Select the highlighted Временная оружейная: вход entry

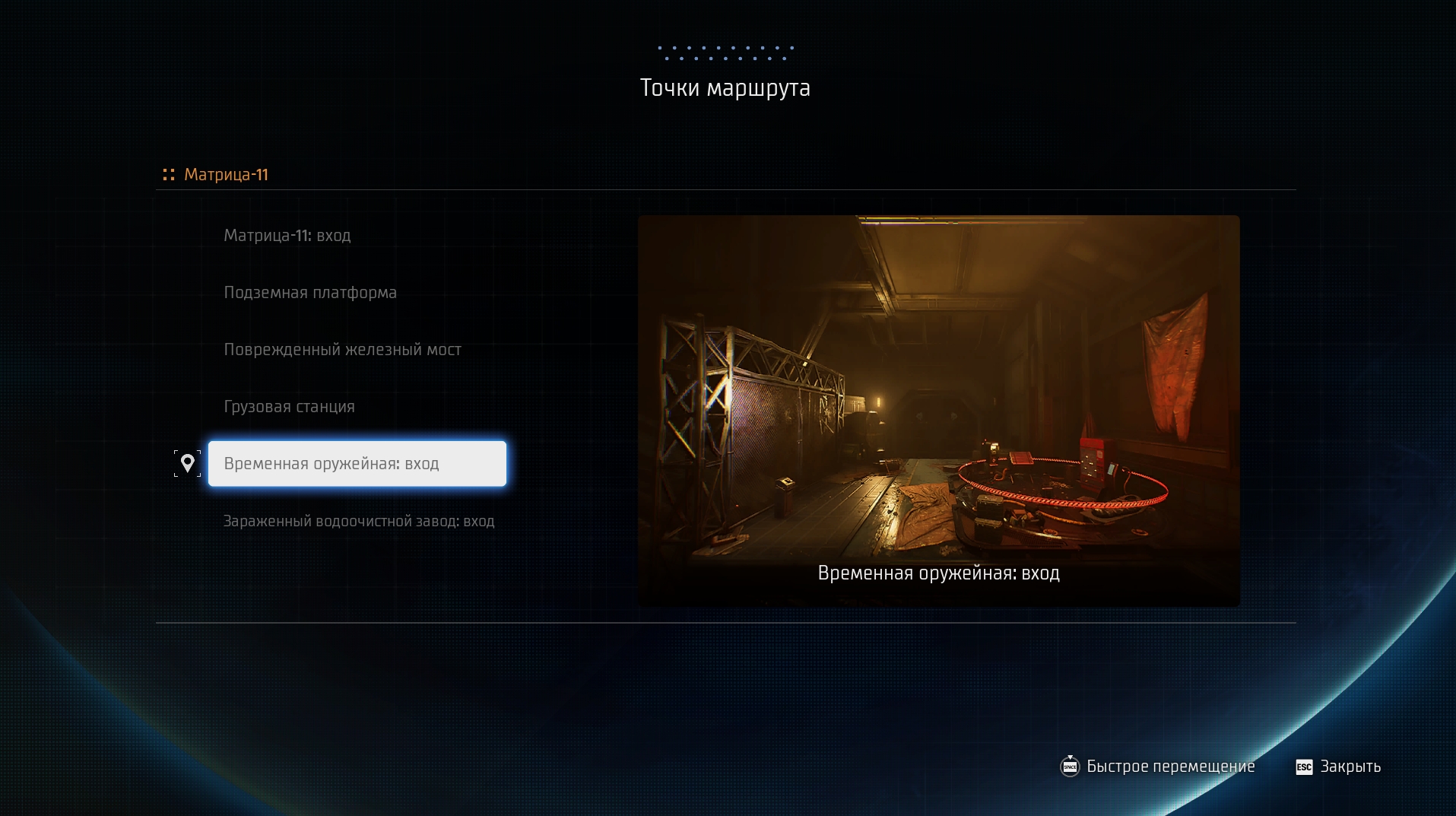(357, 464)
